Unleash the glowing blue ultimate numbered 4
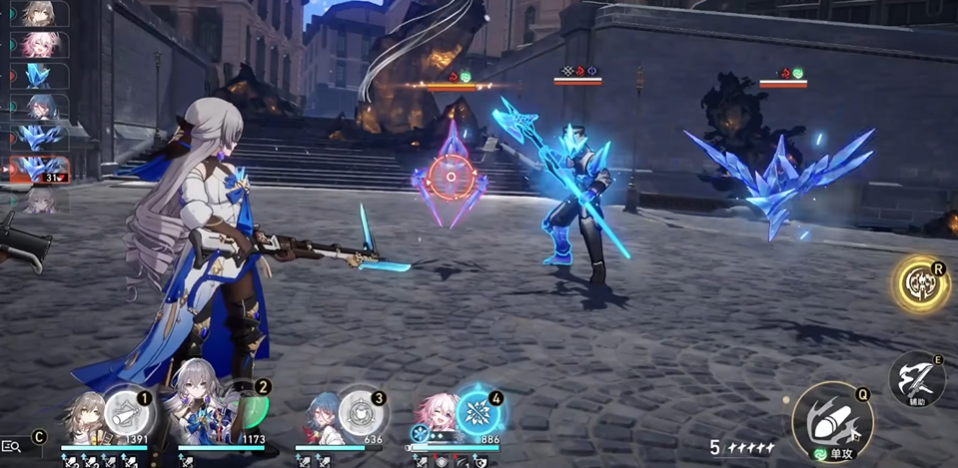Screen dimensions: 958x468 coord(478,410)
